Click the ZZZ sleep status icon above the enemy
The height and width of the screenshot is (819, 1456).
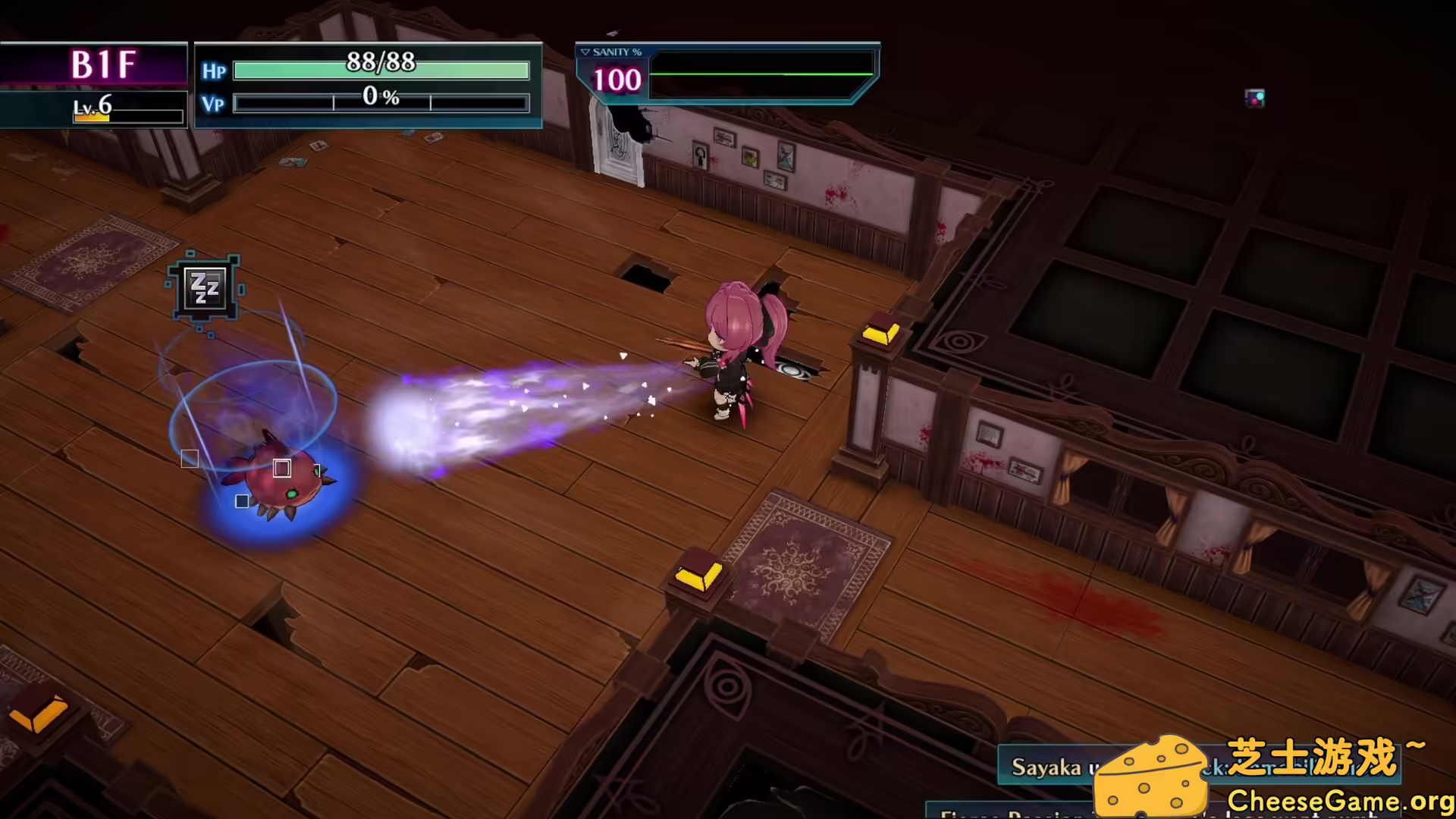coord(205,289)
